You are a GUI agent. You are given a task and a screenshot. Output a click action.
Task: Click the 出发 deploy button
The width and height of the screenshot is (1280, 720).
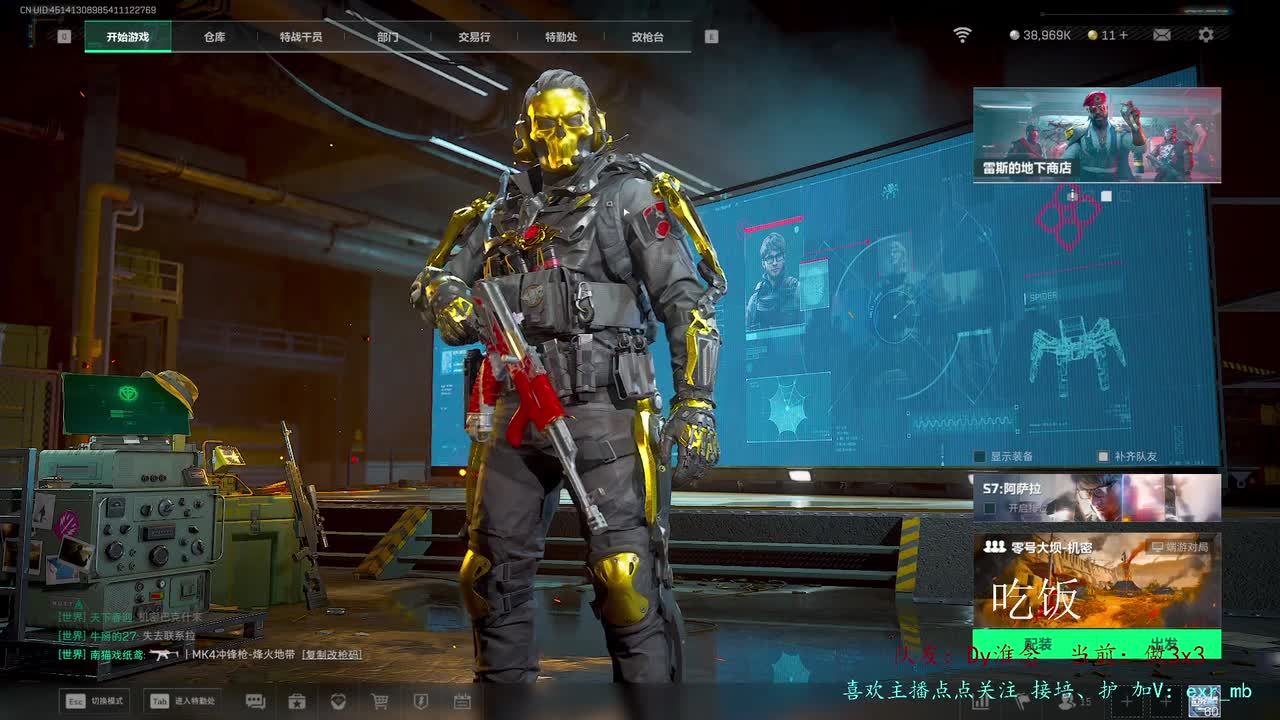click(x=1163, y=645)
